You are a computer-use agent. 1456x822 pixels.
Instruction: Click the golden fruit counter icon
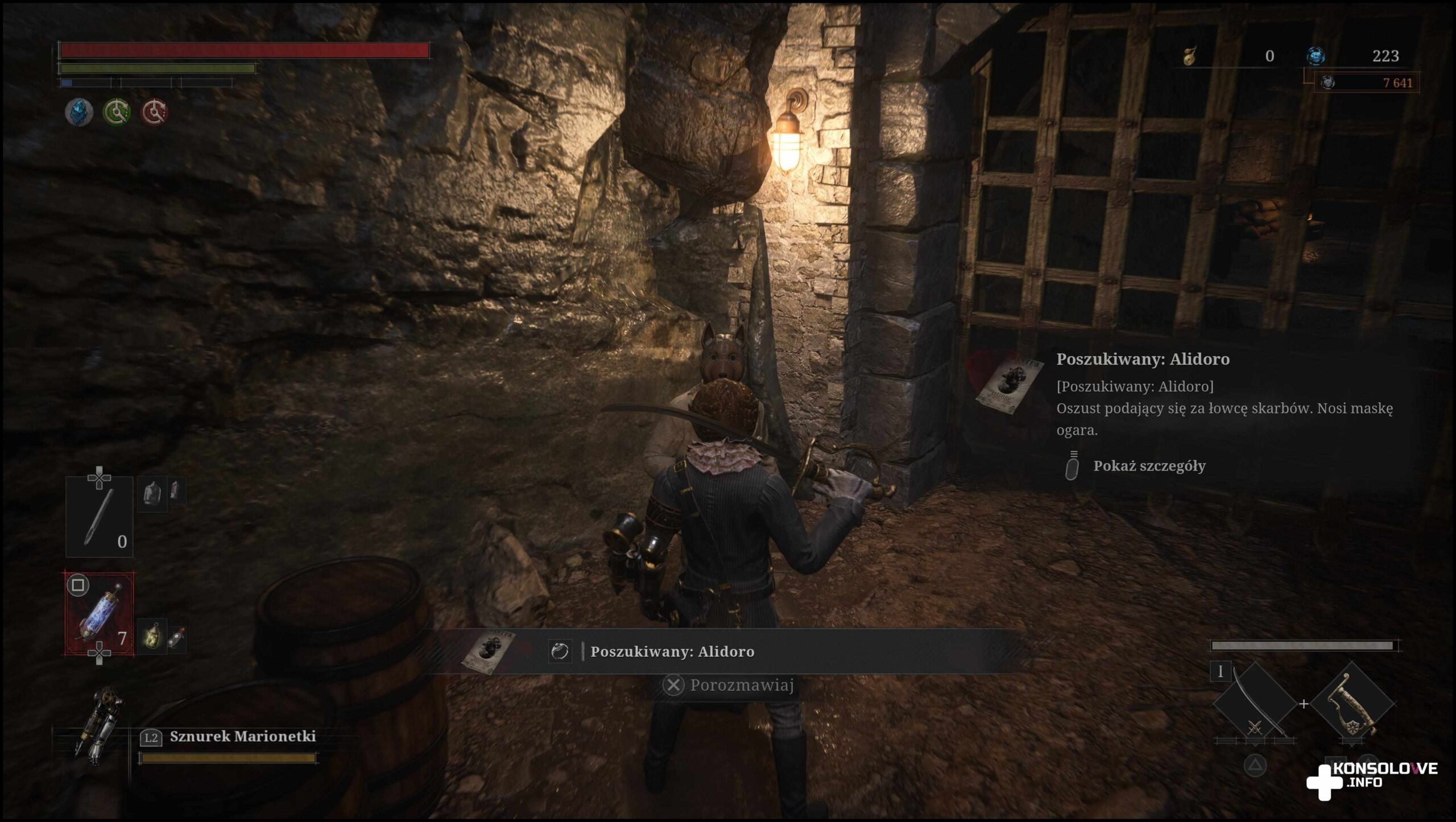tap(1190, 56)
